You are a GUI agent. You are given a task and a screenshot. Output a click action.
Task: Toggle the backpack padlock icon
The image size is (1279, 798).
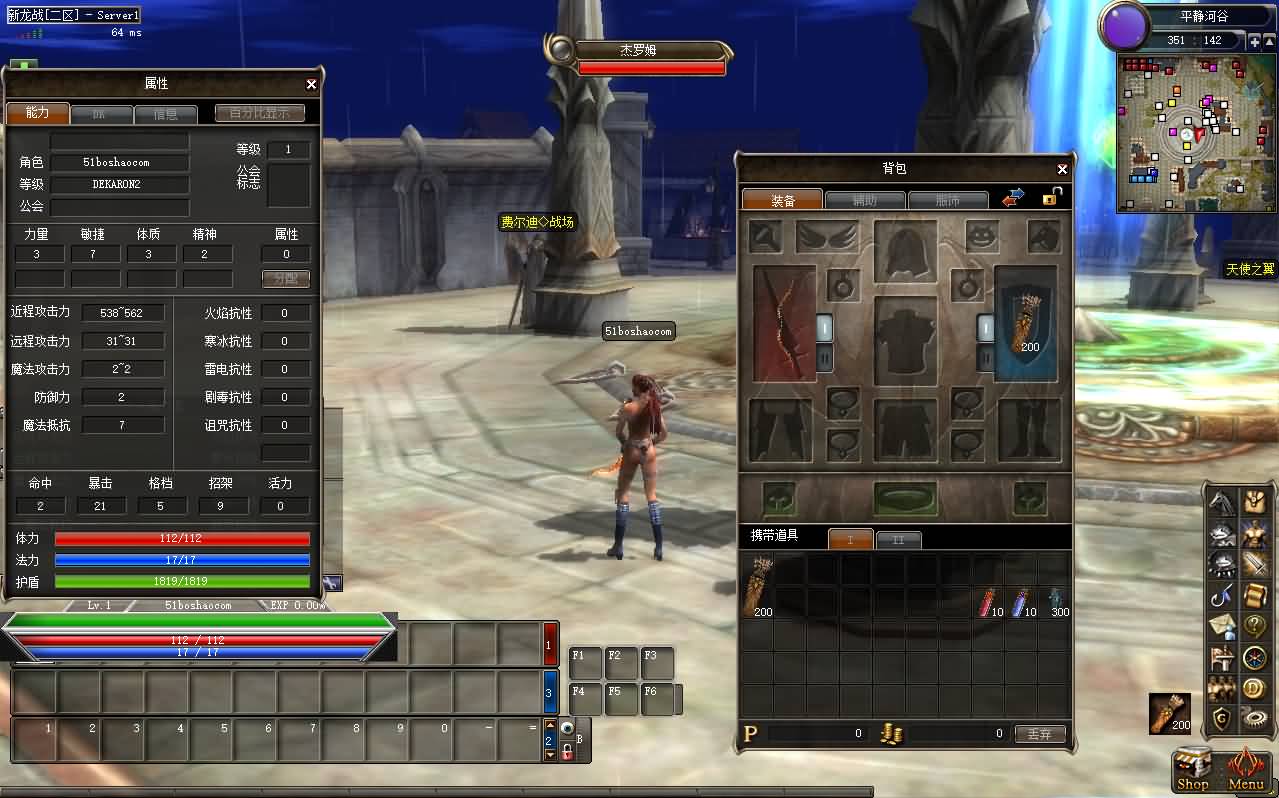point(1051,197)
